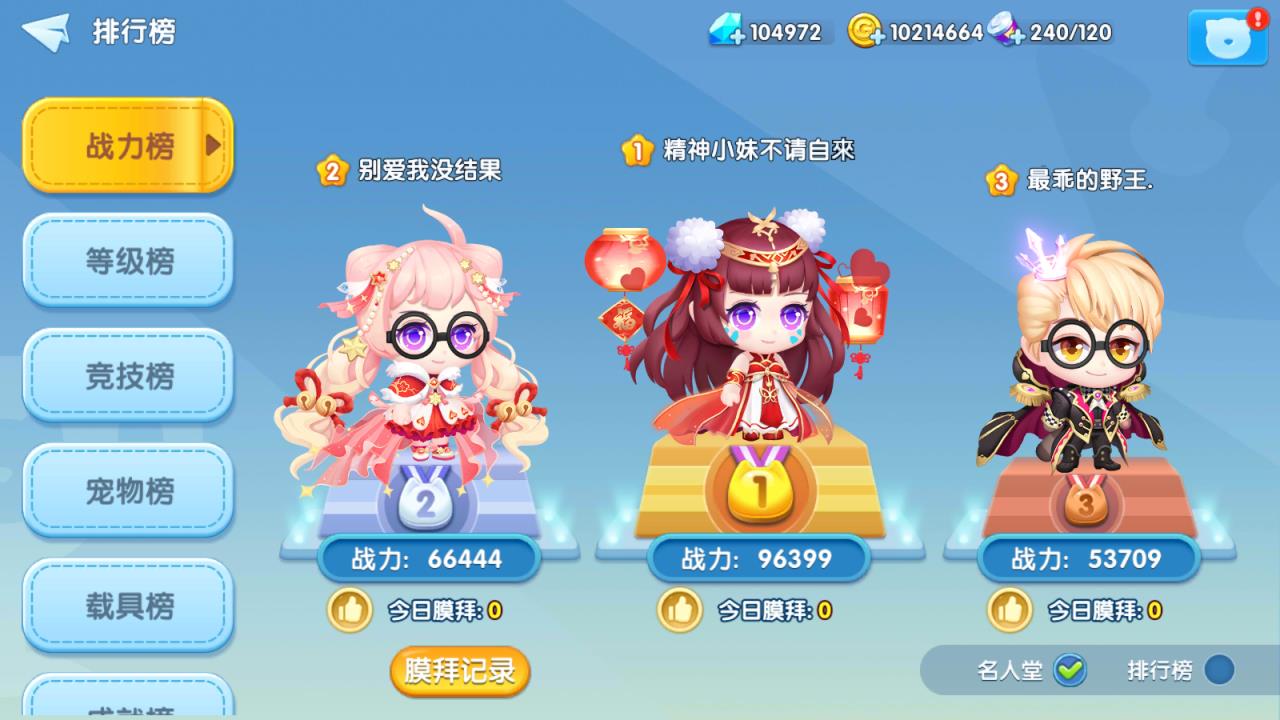Open the 宠物榜 ranking tab

pos(128,493)
